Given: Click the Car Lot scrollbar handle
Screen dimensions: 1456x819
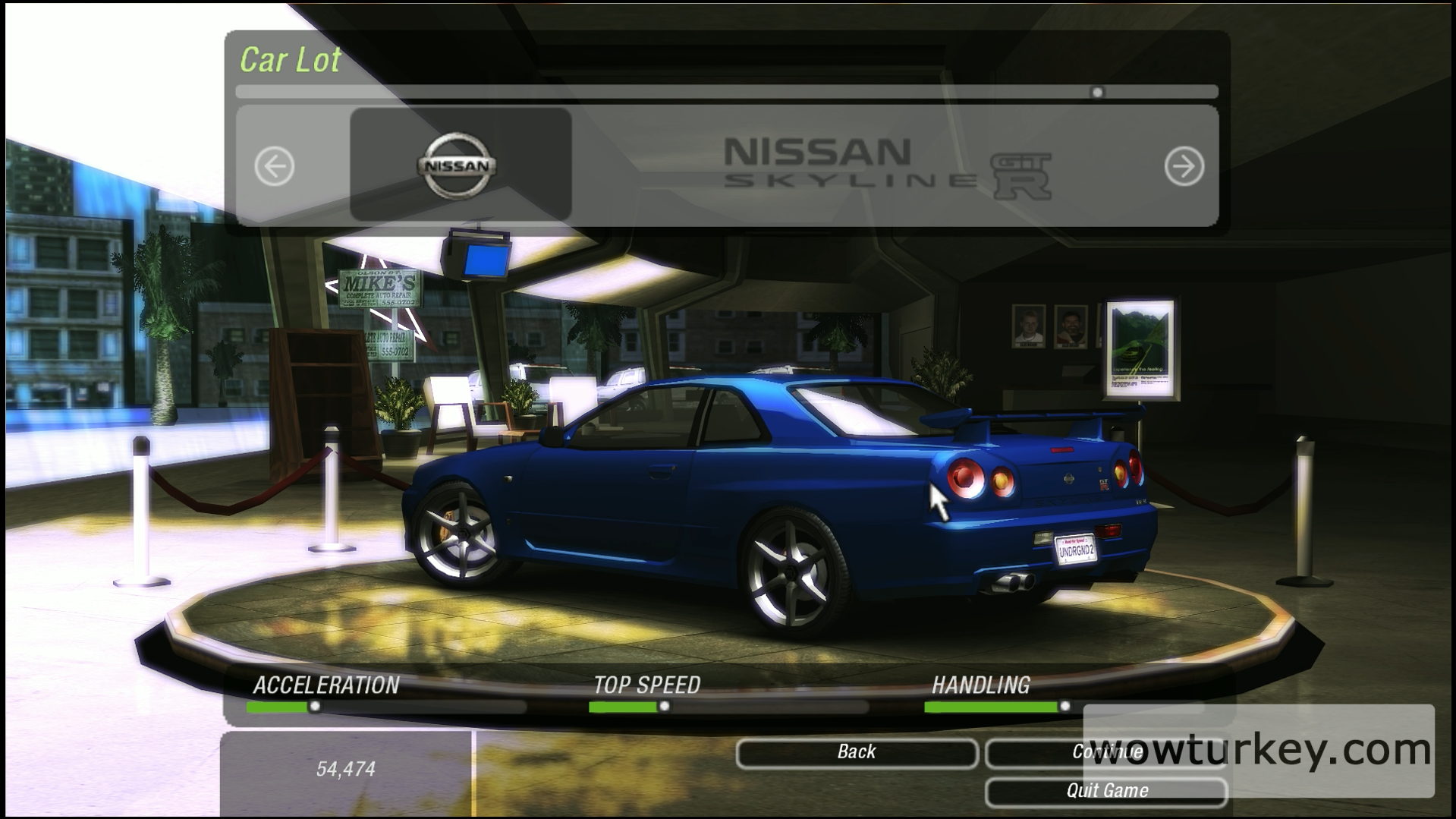Looking at the screenshot, I should coord(1097,93).
